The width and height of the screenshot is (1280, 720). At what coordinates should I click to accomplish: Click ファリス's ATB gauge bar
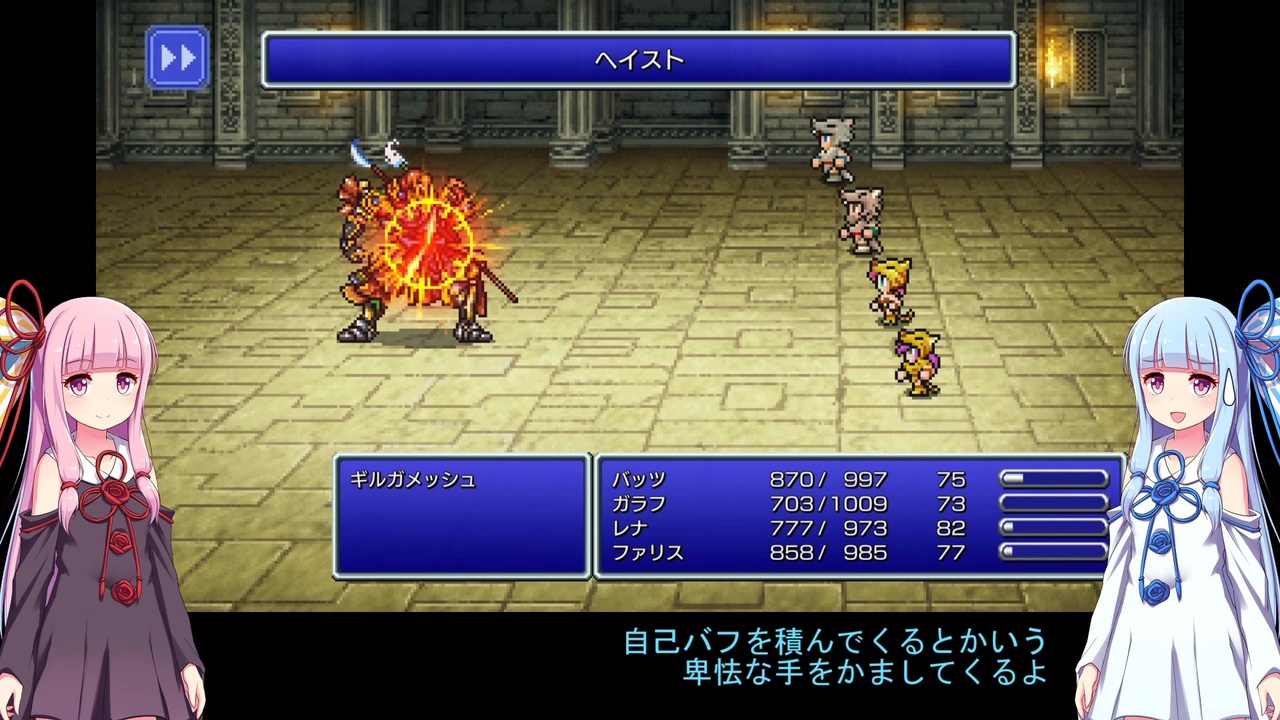pyautogui.click(x=1055, y=553)
